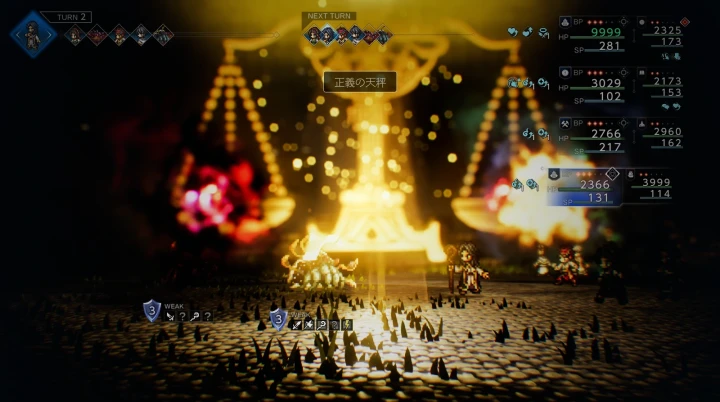Click the skill name banner 正義の天秤
This screenshot has height=402, width=720.
click(x=359, y=82)
